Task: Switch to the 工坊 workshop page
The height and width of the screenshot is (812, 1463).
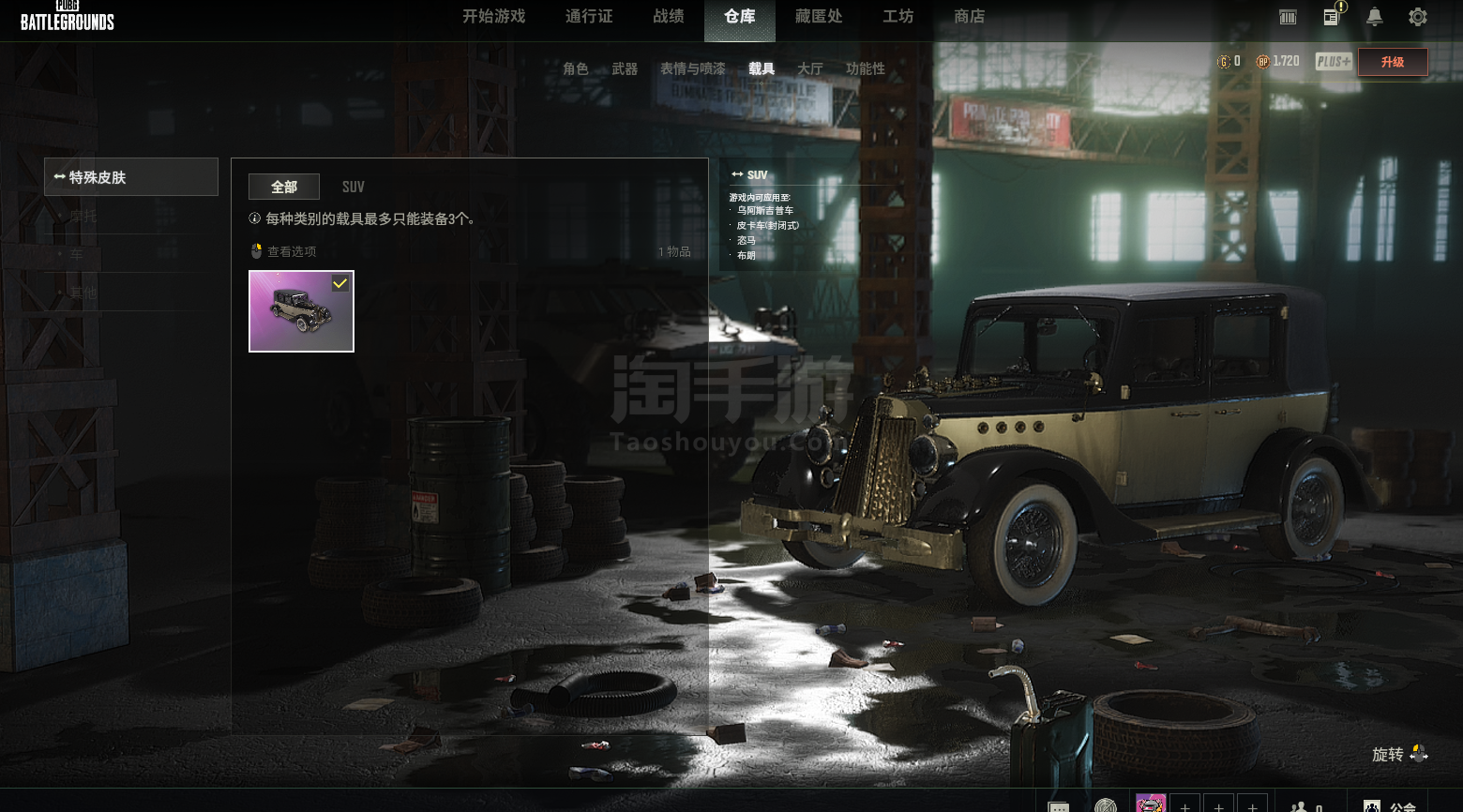Action: (x=897, y=17)
